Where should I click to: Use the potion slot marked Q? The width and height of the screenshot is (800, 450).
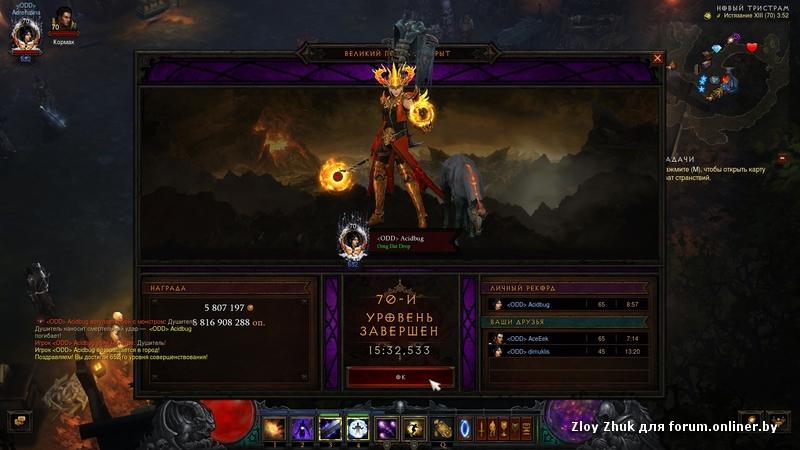pos(441,428)
